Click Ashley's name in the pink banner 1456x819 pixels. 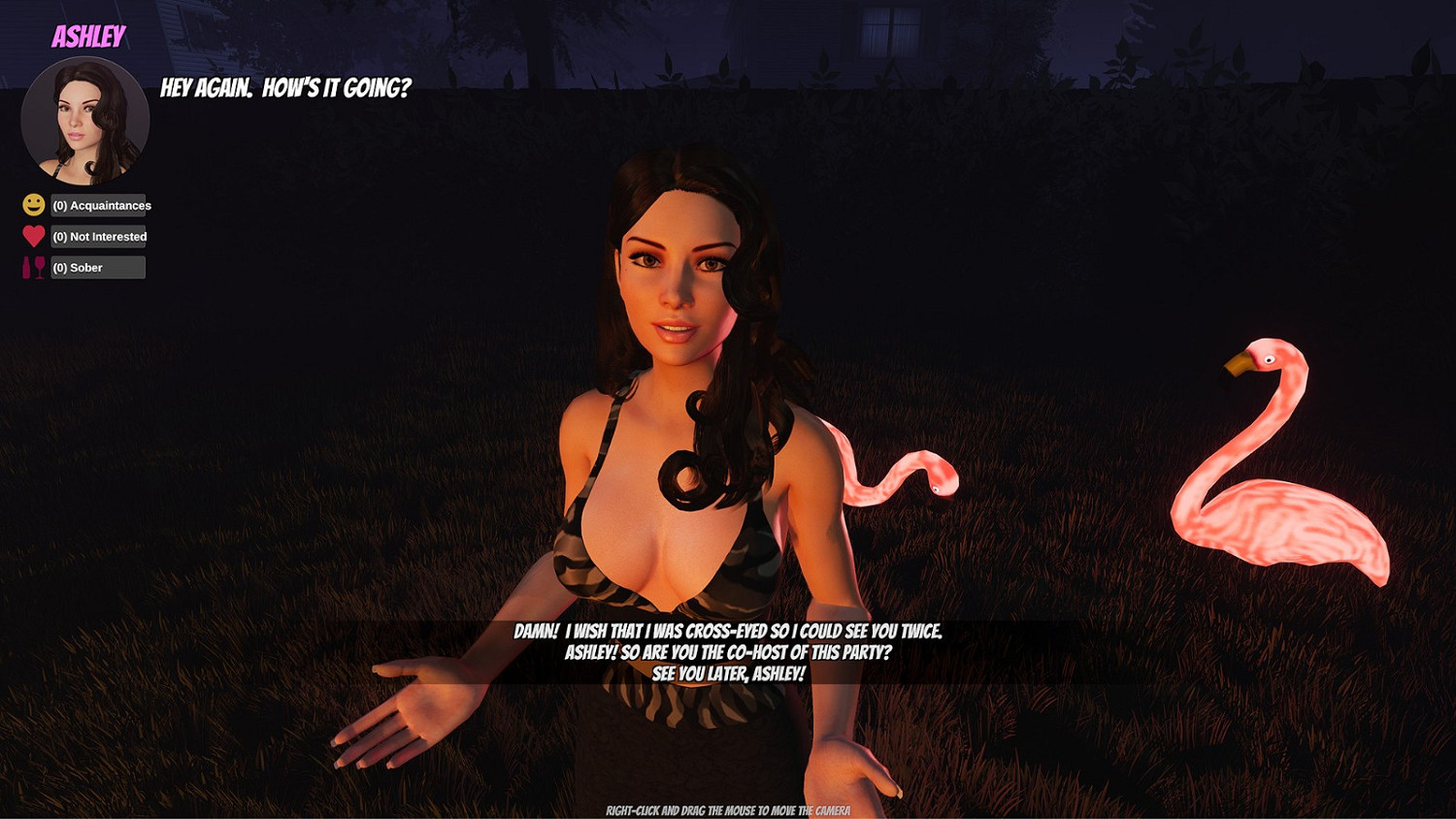coord(88,37)
